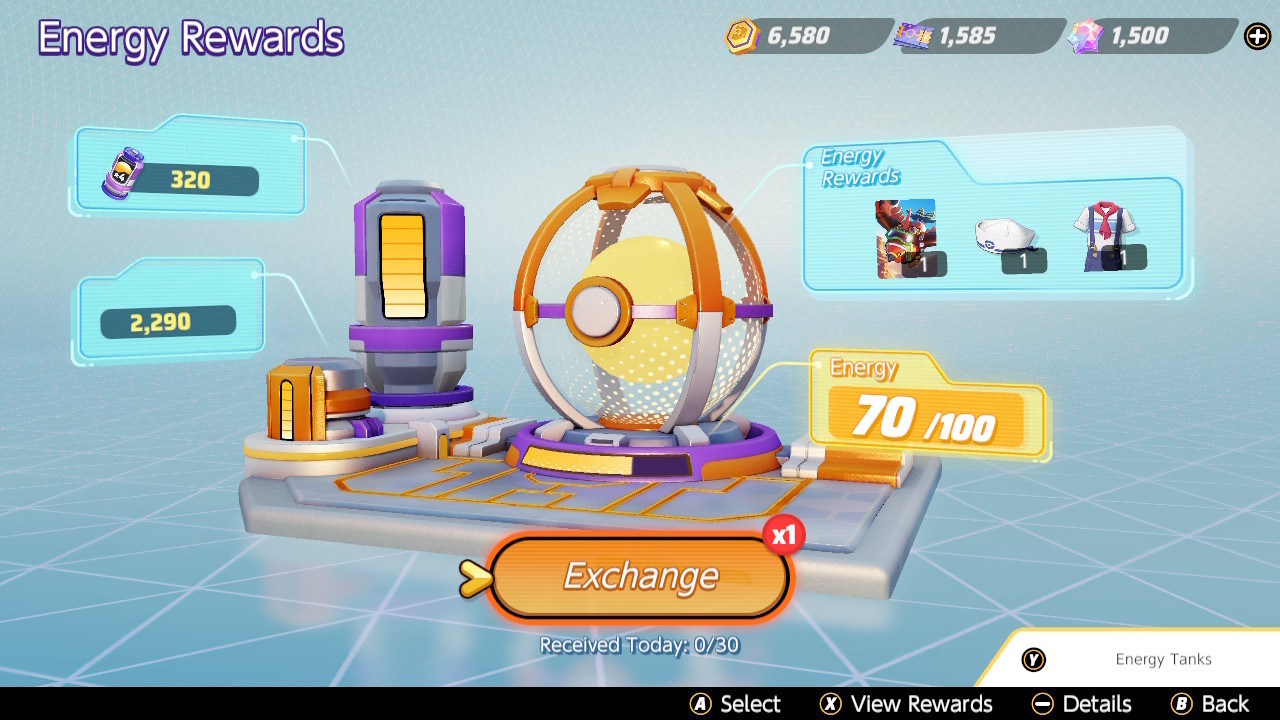The image size is (1280, 720).
Task: Add more gems with the plus button
Action: point(1257,37)
